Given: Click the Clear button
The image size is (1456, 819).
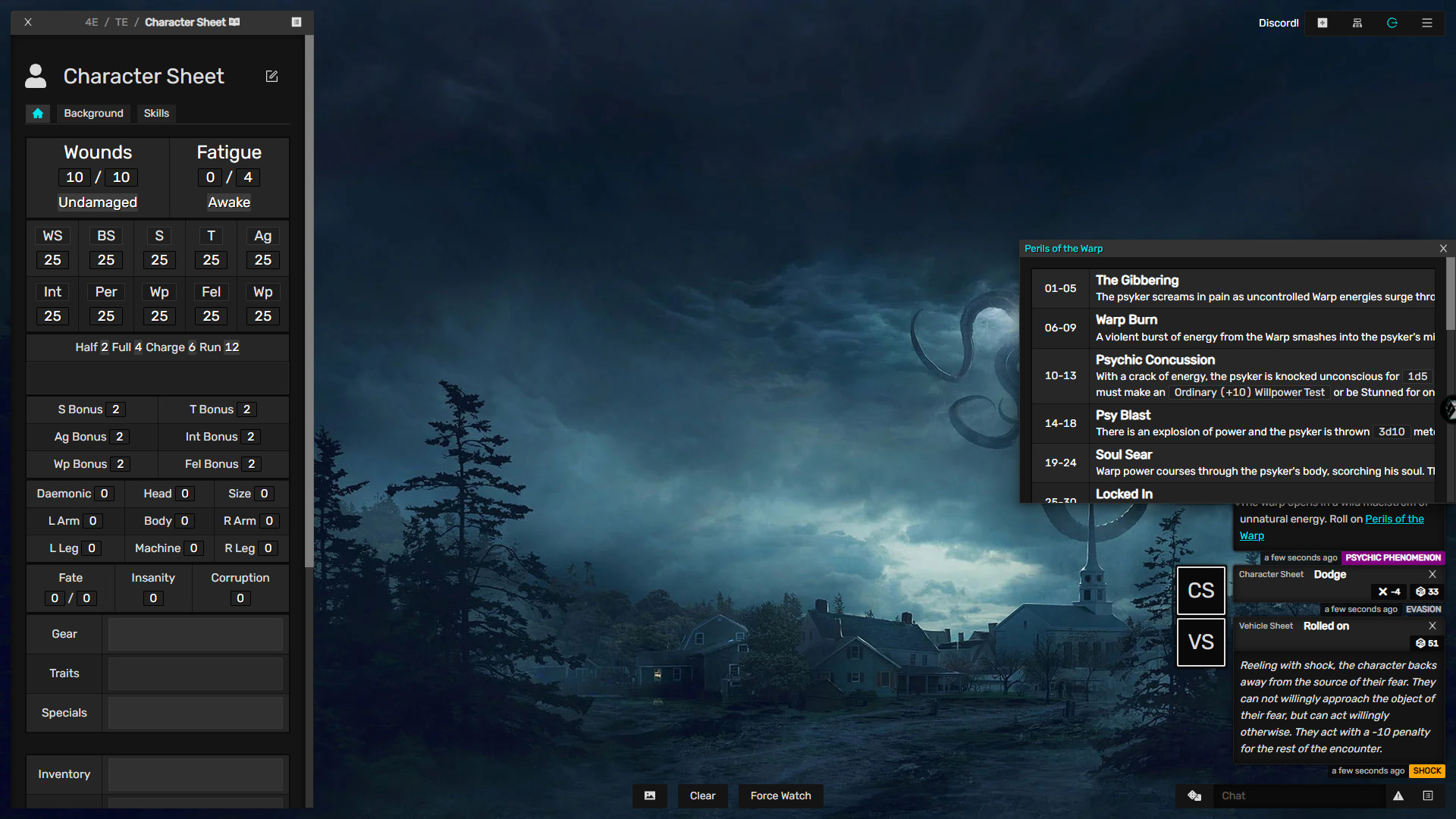Looking at the screenshot, I should (702, 796).
